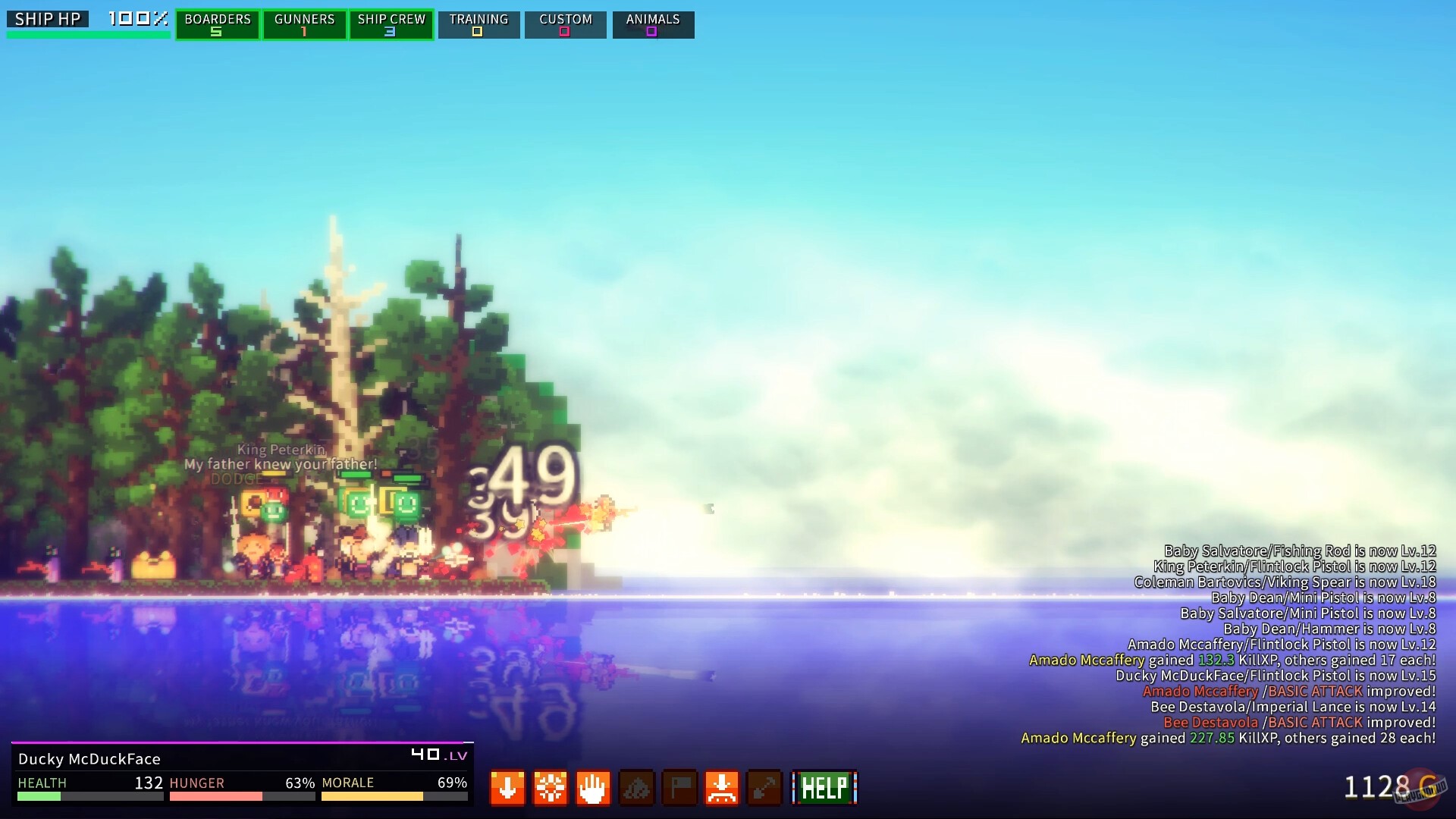The width and height of the screenshot is (1456, 819).
Task: Toggle the BOARDERS crew group
Action: 217,24
